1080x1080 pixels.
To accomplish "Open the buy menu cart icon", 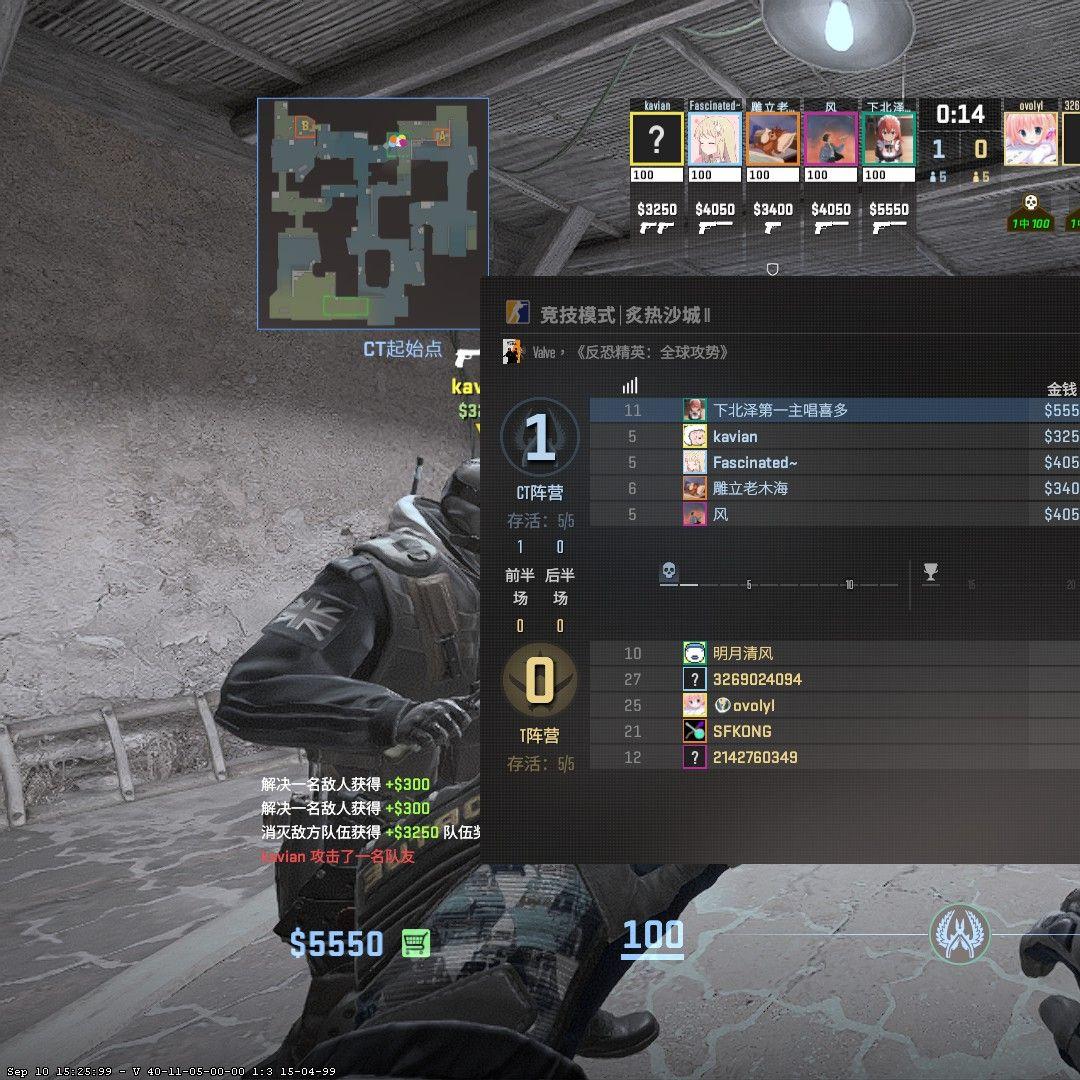I will [x=416, y=942].
